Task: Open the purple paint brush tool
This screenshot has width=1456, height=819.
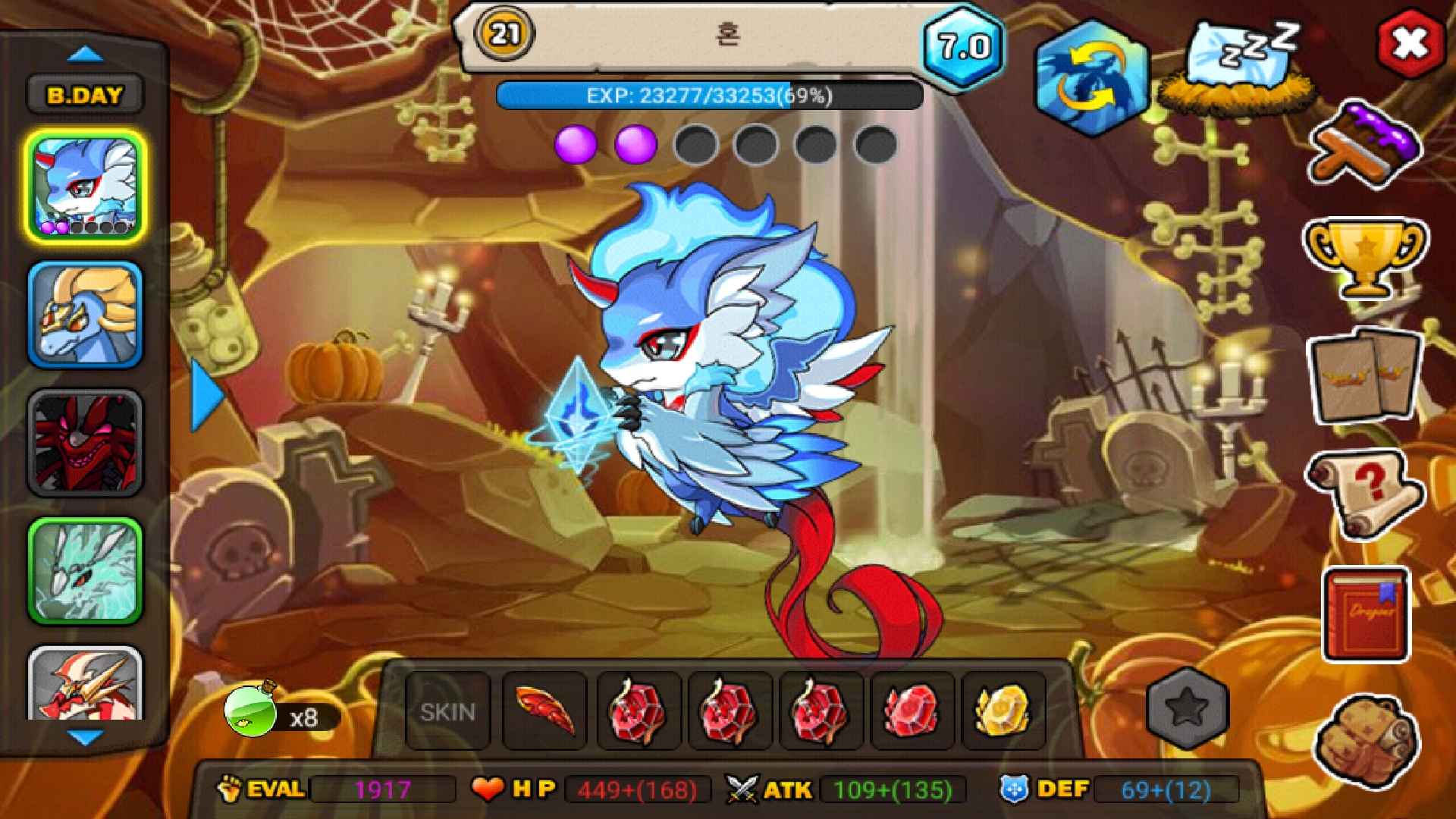Action: 1365,146
